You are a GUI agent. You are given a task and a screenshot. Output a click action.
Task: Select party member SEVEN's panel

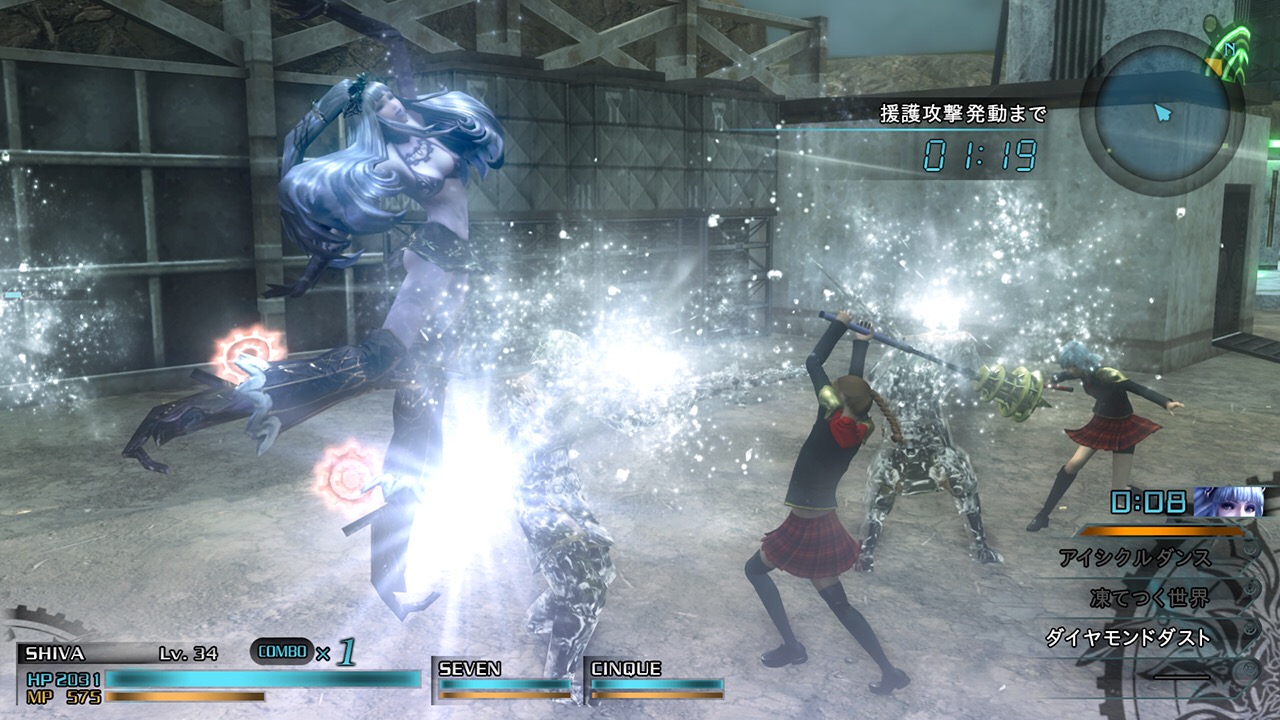(x=505, y=678)
